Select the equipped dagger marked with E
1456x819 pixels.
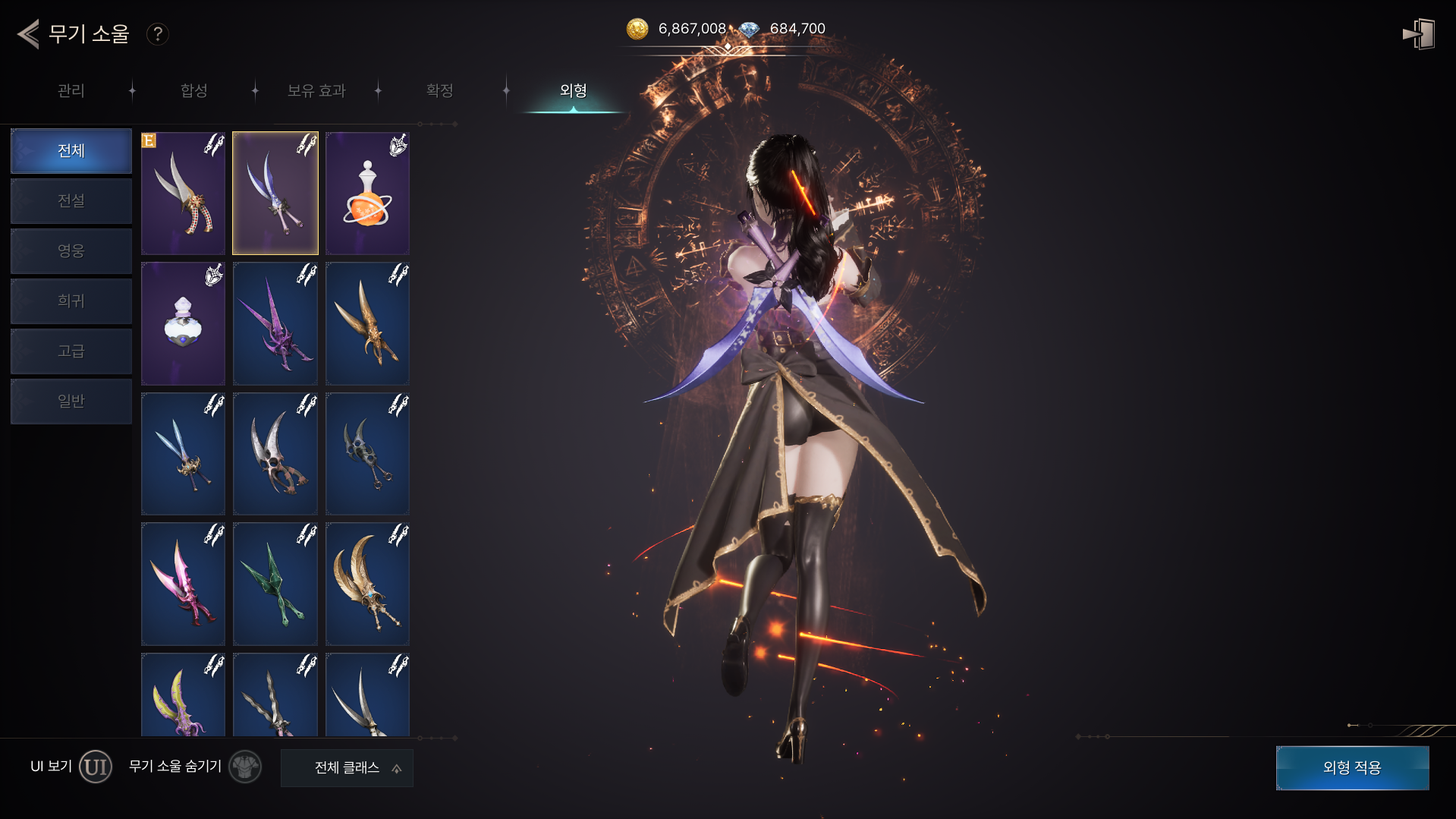coord(183,194)
